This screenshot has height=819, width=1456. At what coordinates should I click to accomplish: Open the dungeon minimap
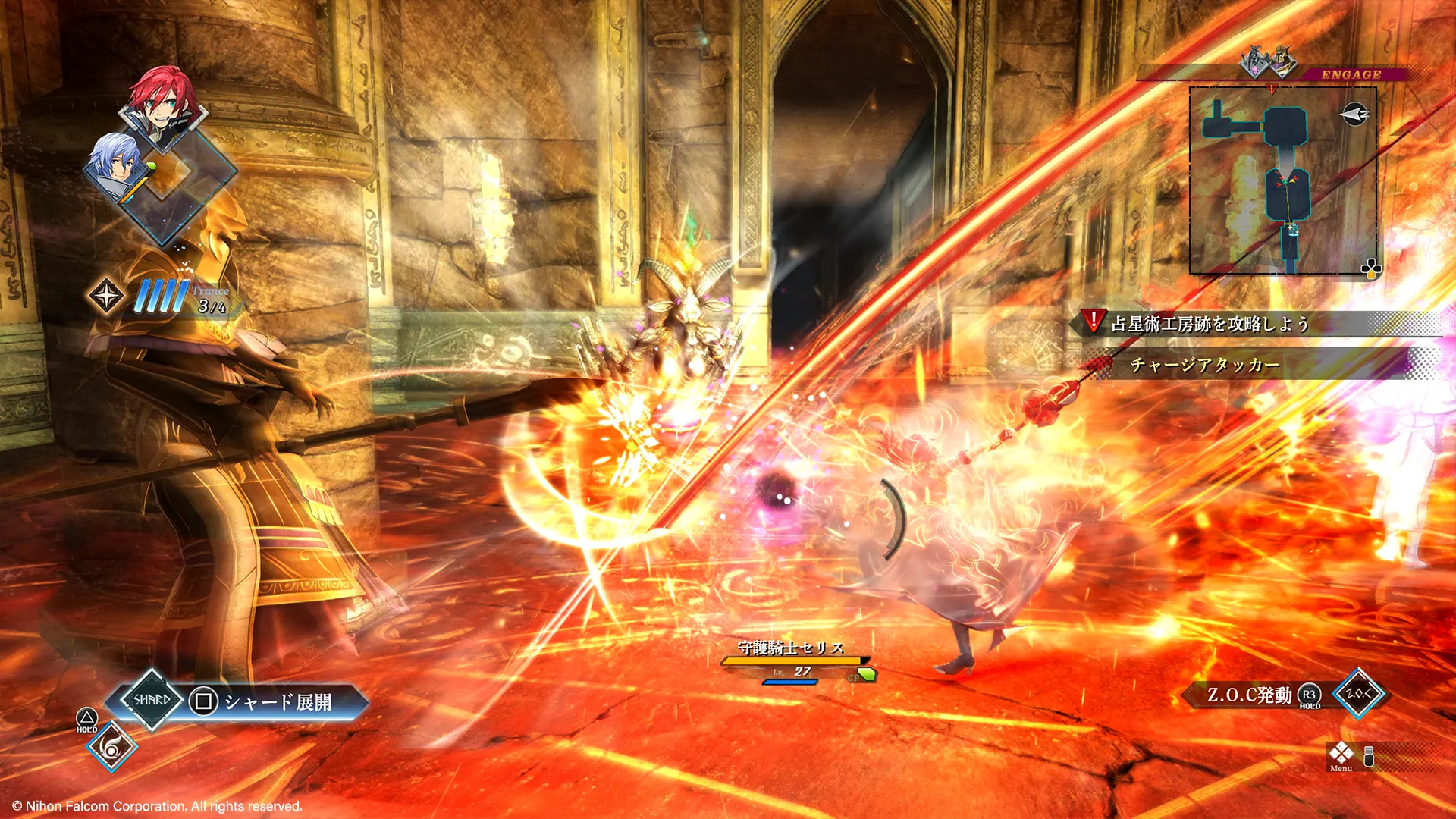[1282, 180]
